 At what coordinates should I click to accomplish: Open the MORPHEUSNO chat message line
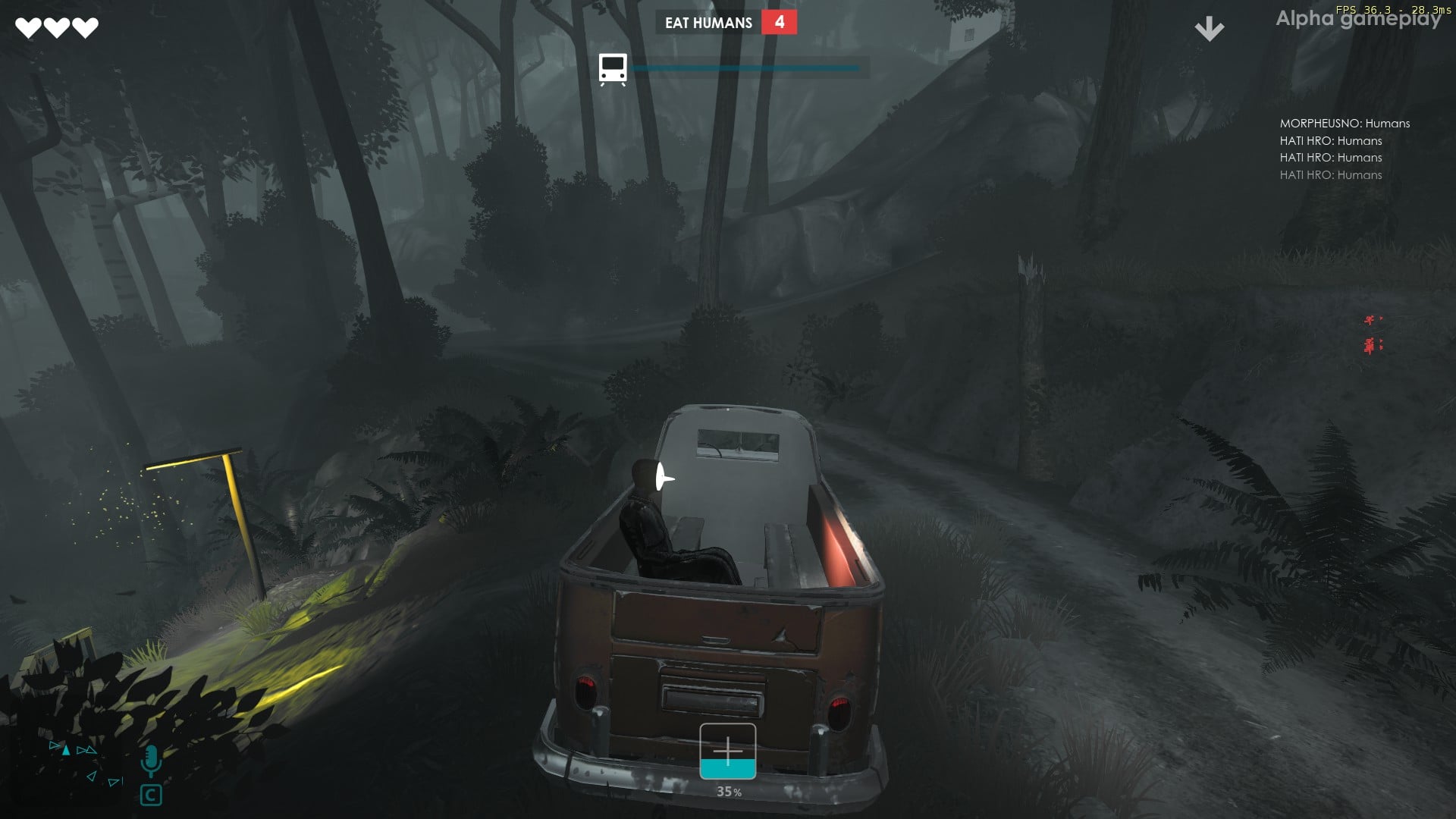(x=1345, y=124)
